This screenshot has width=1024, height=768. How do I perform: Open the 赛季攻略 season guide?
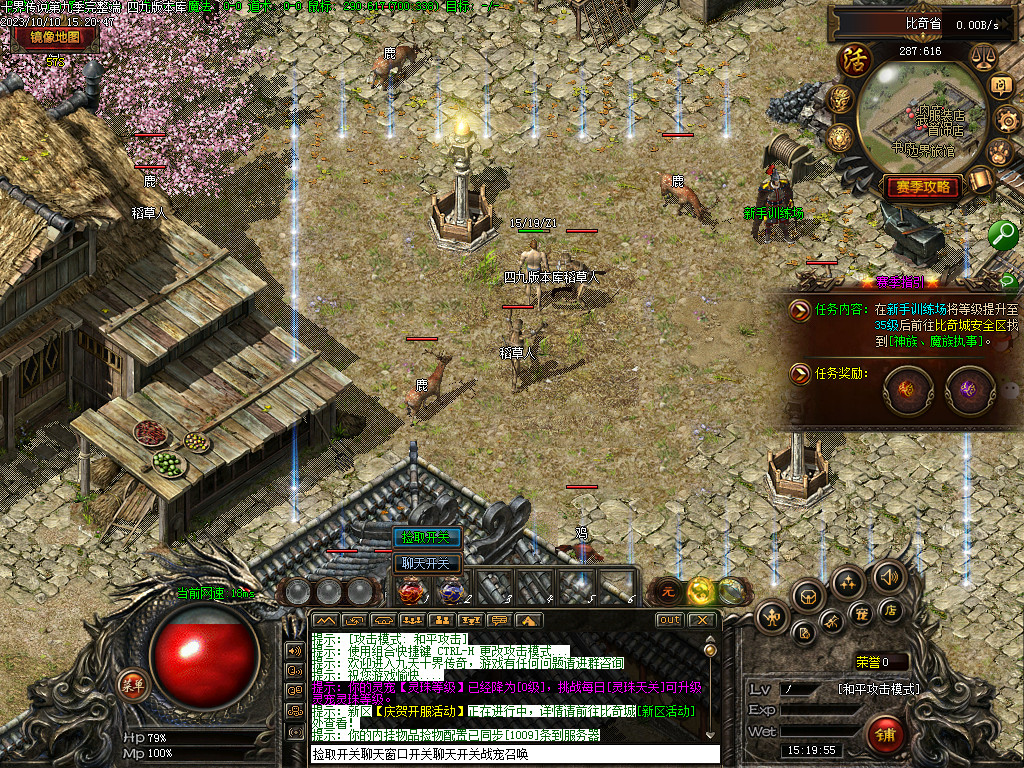(921, 187)
